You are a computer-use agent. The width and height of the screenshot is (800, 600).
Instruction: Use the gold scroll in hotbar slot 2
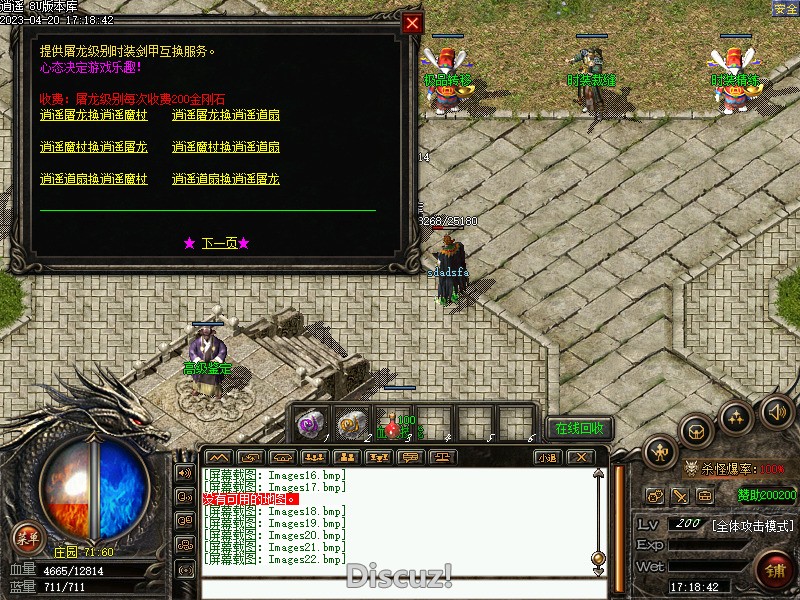(351, 423)
